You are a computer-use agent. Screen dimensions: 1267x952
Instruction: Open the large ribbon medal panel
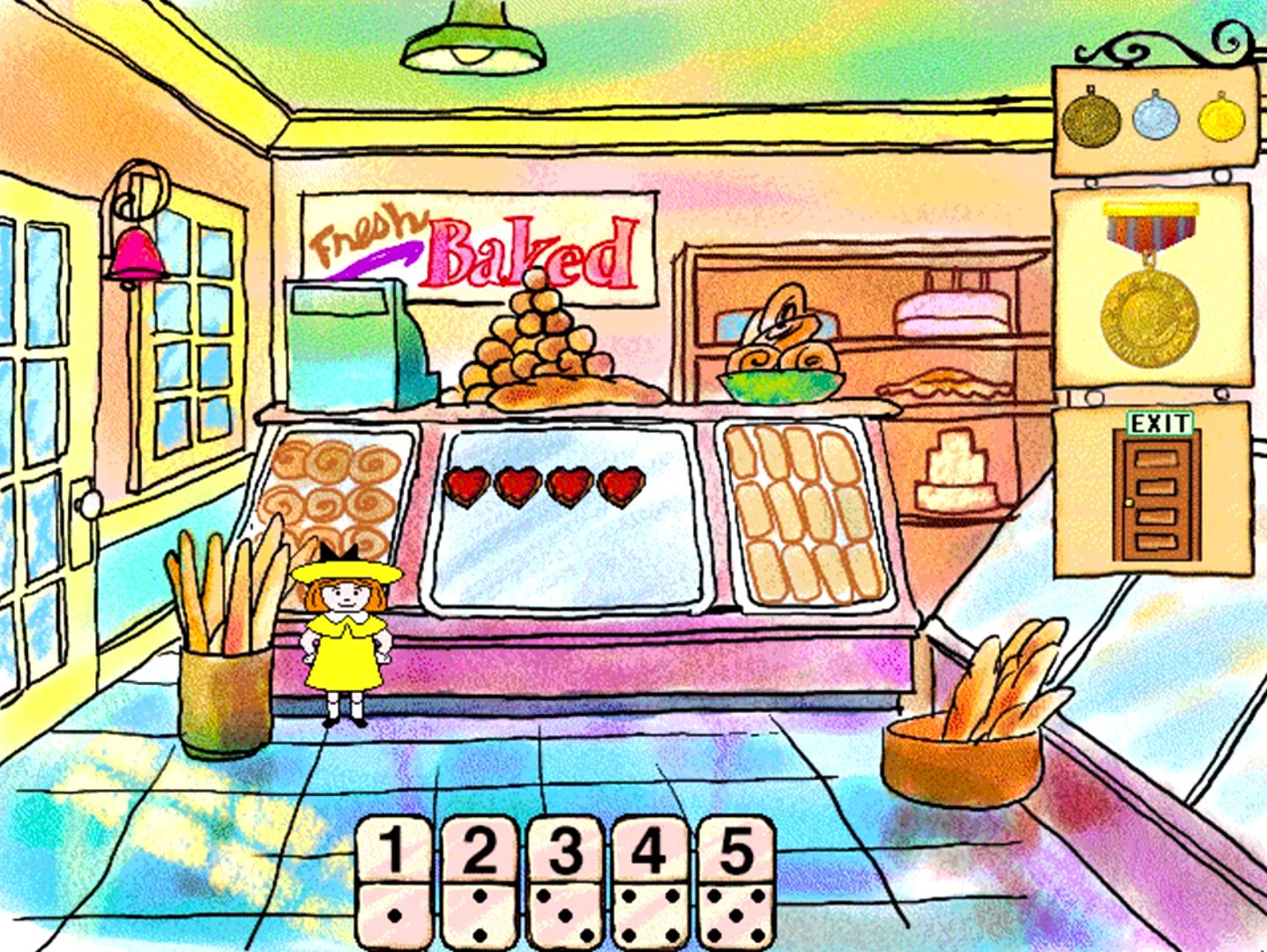[x=1151, y=286]
